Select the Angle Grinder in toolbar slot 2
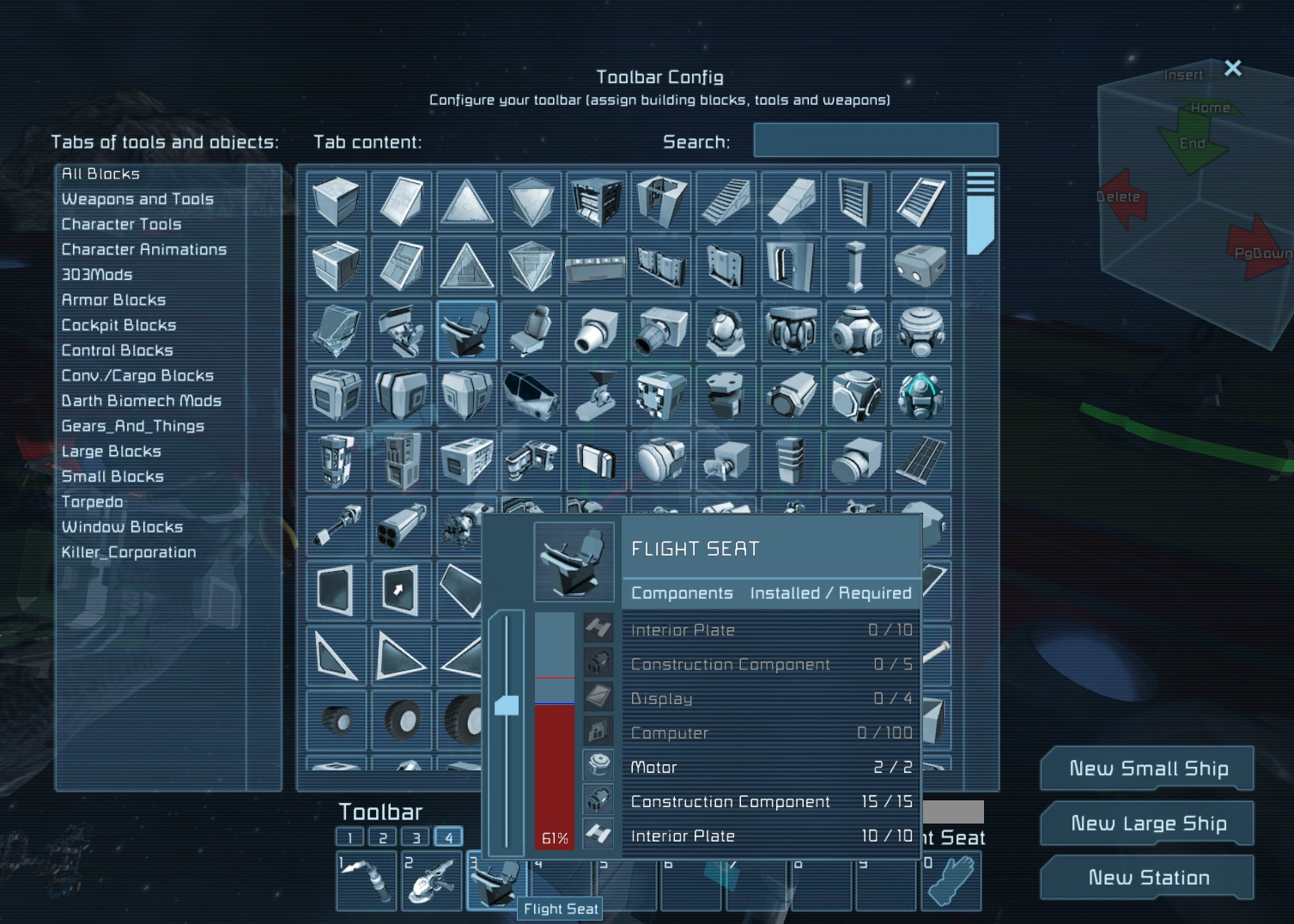 tap(430, 880)
